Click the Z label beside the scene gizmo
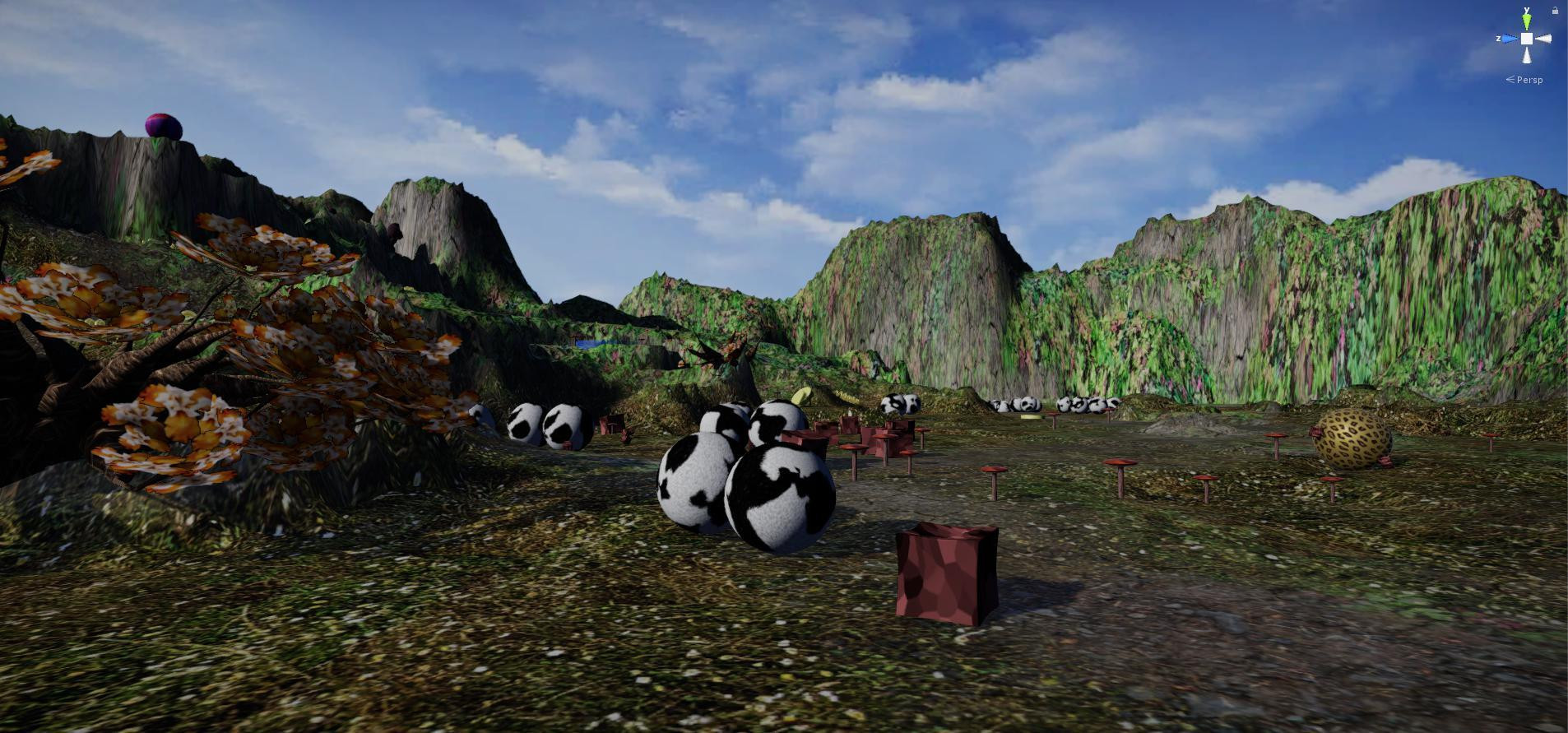The width and height of the screenshot is (1568, 733). click(1499, 38)
